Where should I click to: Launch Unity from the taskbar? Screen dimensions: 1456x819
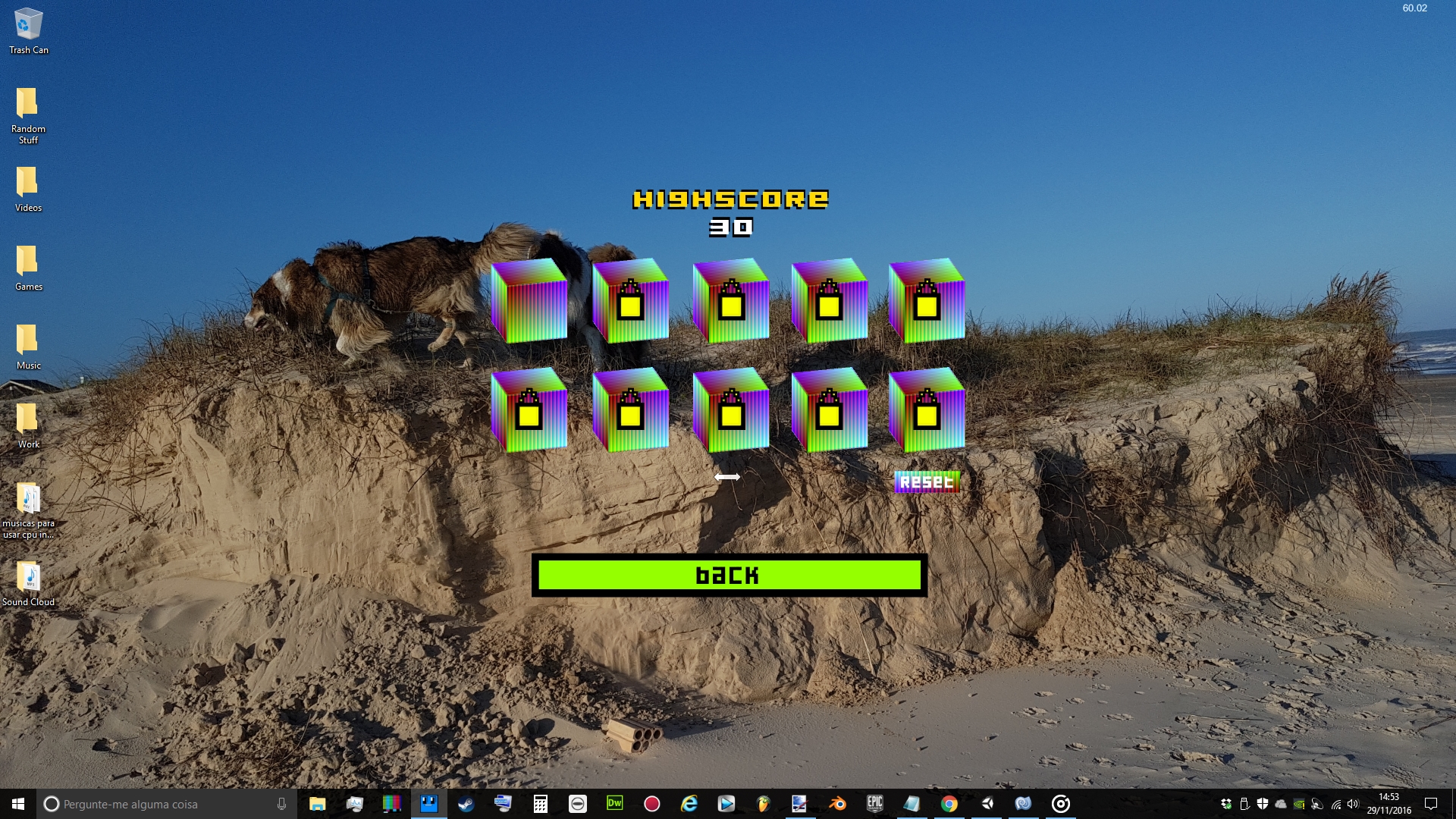click(x=987, y=804)
